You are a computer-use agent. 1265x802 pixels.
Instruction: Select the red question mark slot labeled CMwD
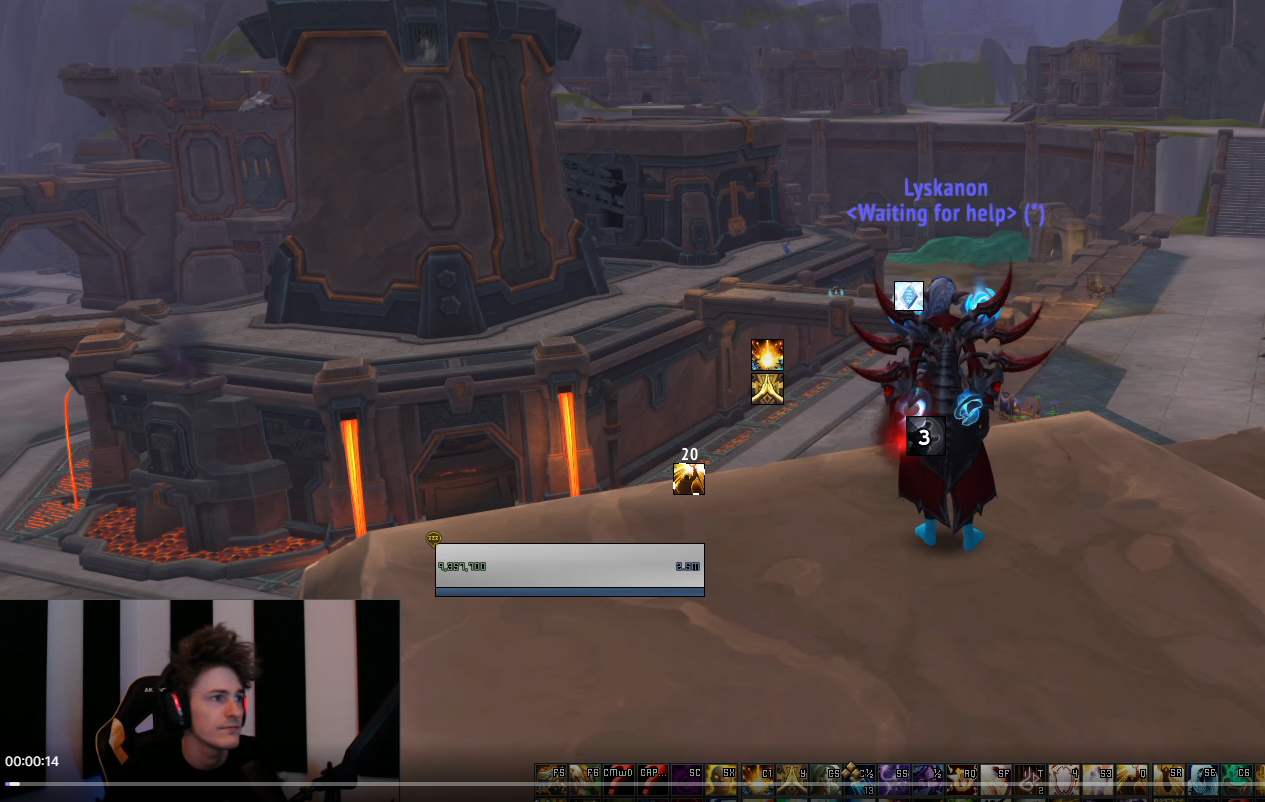619,779
